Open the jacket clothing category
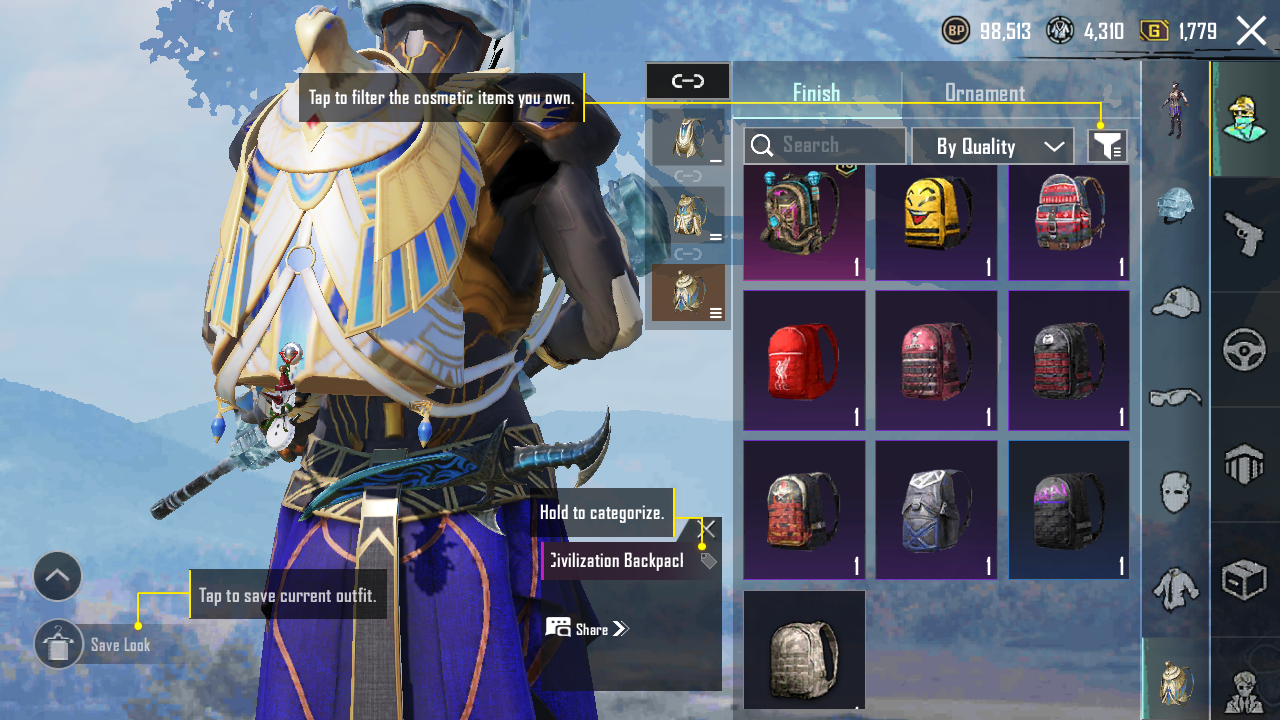1280x720 pixels. coord(1175,588)
